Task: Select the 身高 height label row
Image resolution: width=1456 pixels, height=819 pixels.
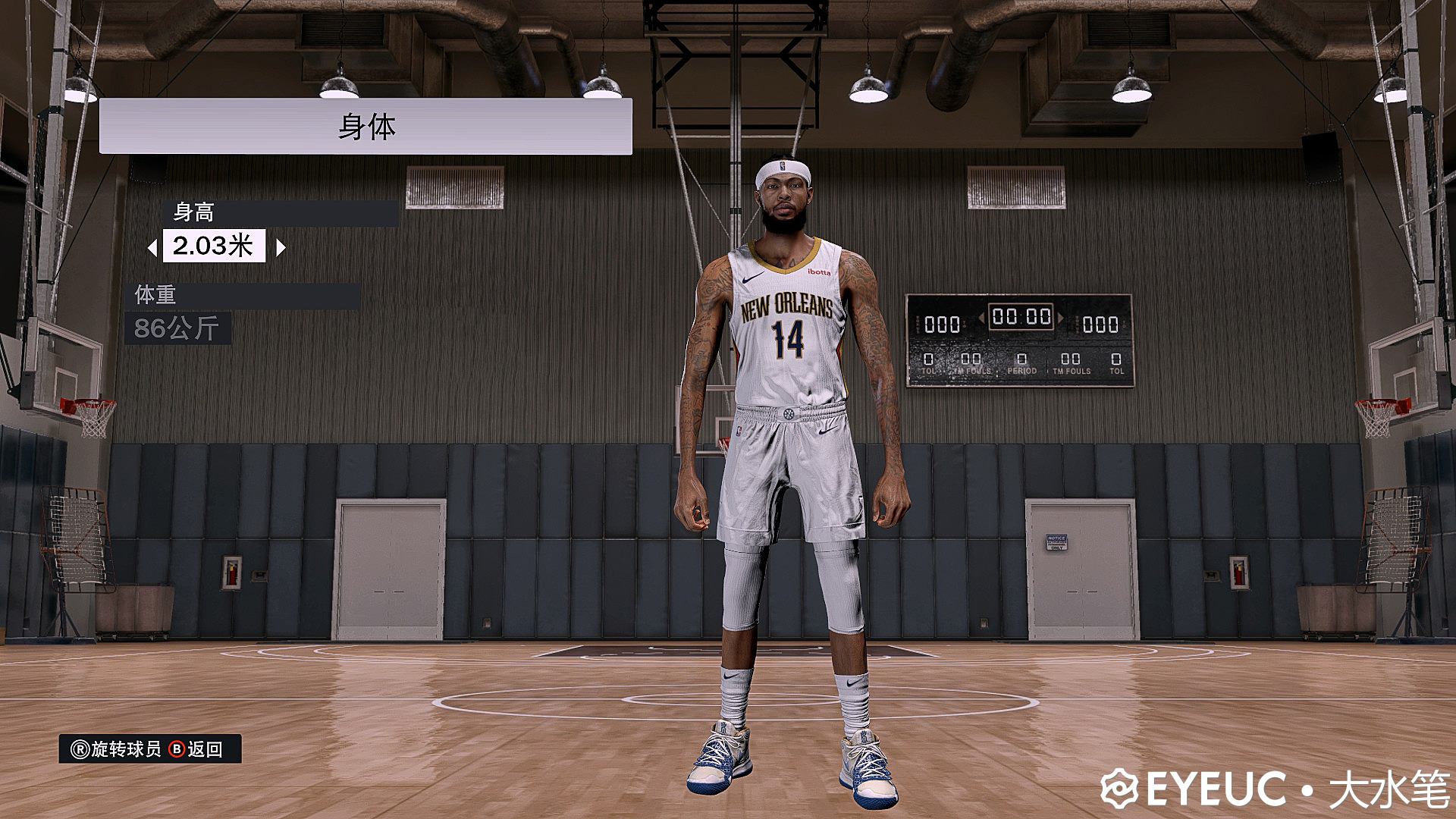Action: 281,212
